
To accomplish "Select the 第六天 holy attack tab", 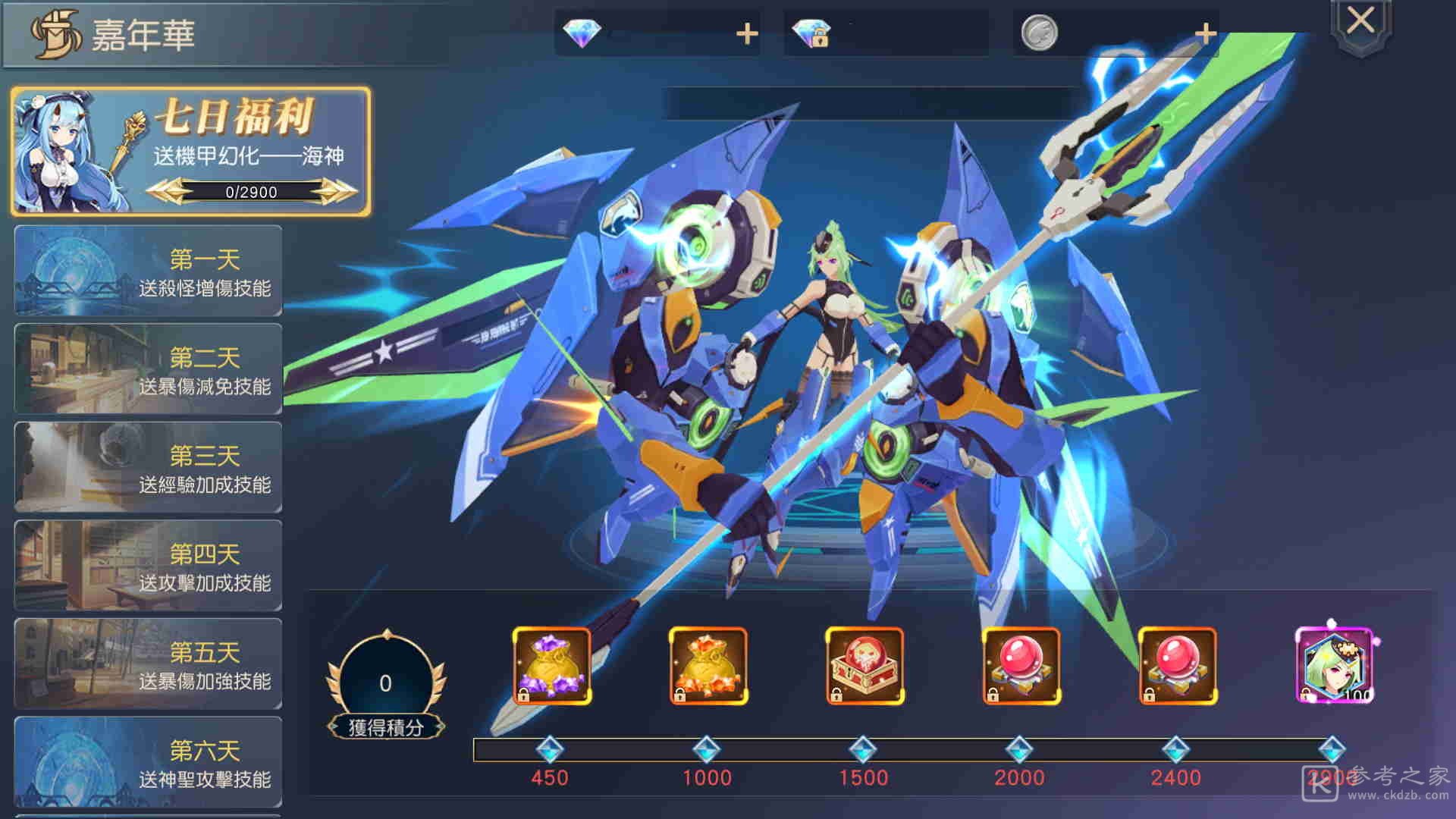I will [149, 763].
